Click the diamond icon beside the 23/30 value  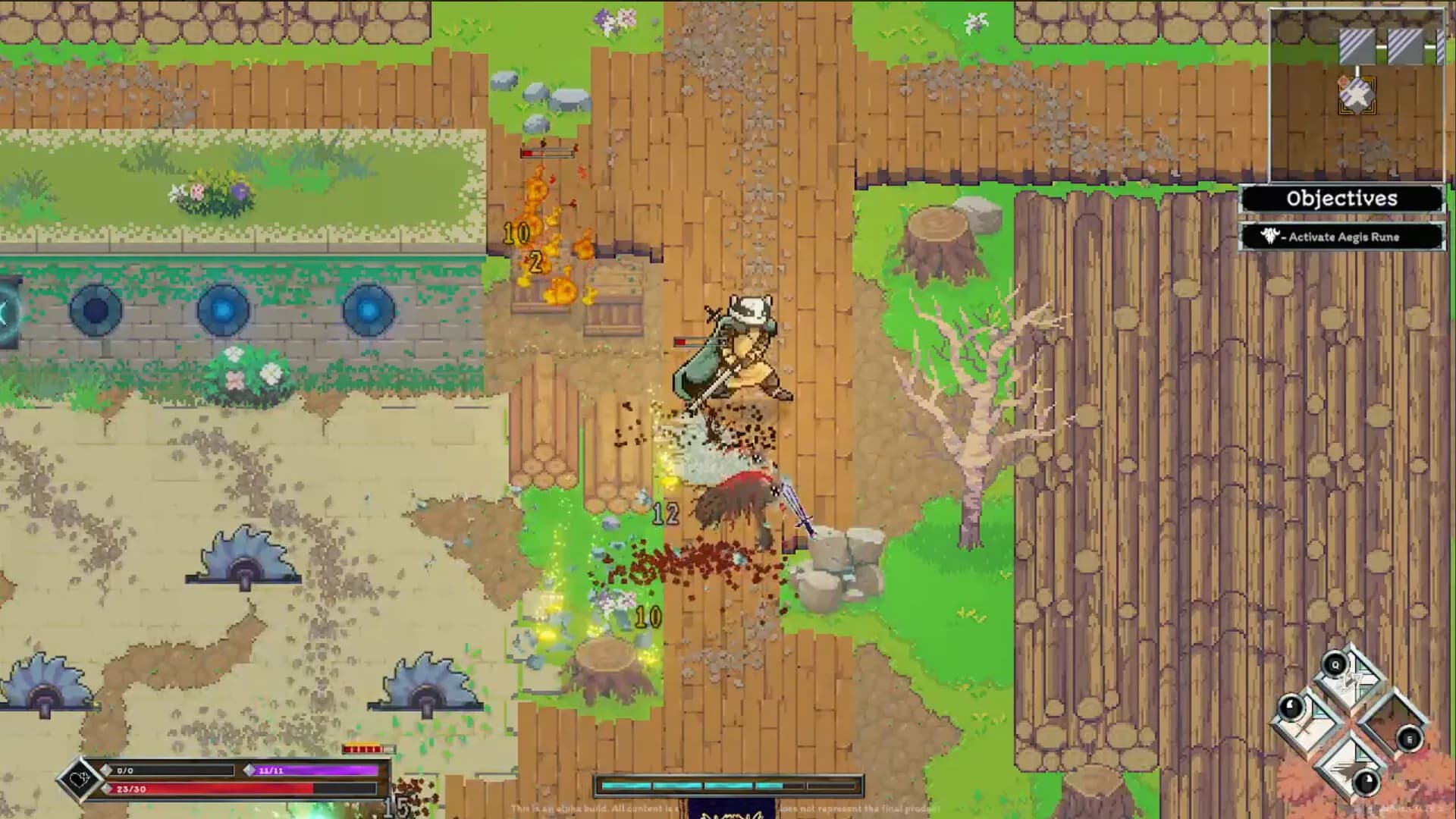(x=107, y=788)
